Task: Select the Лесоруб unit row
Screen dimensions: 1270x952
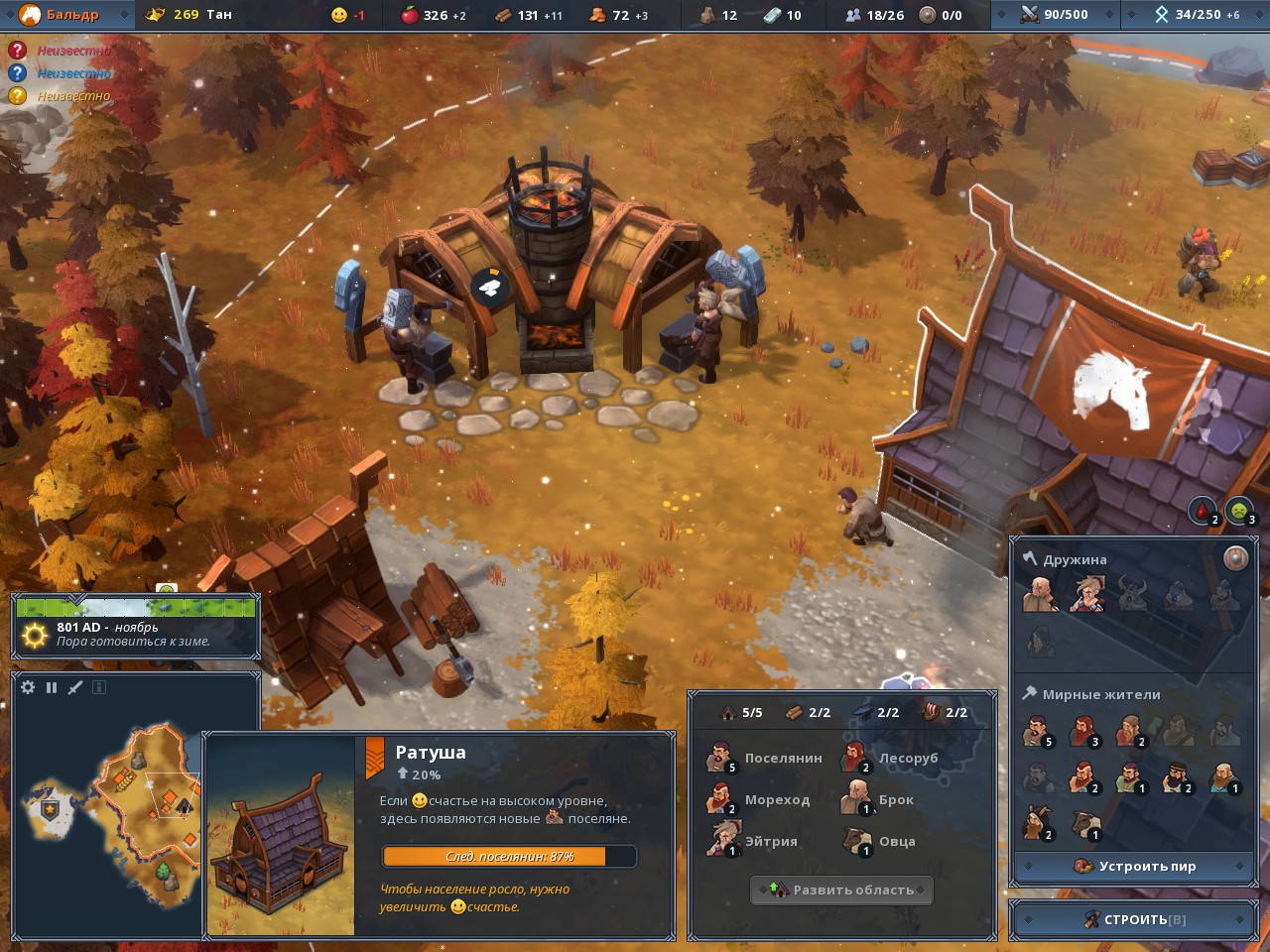Action: point(893,759)
